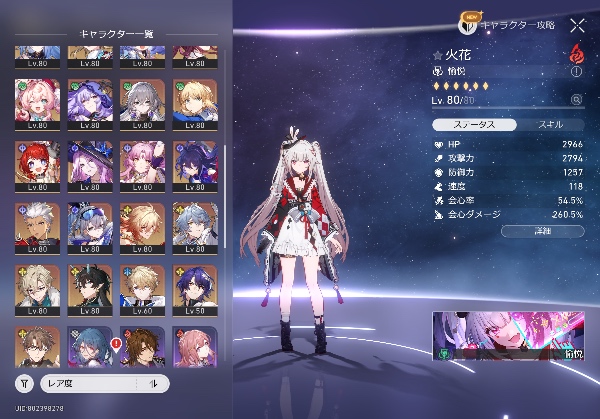
Task: Open the キャラクター攻略 character guide
Action: pyautogui.click(x=514, y=22)
